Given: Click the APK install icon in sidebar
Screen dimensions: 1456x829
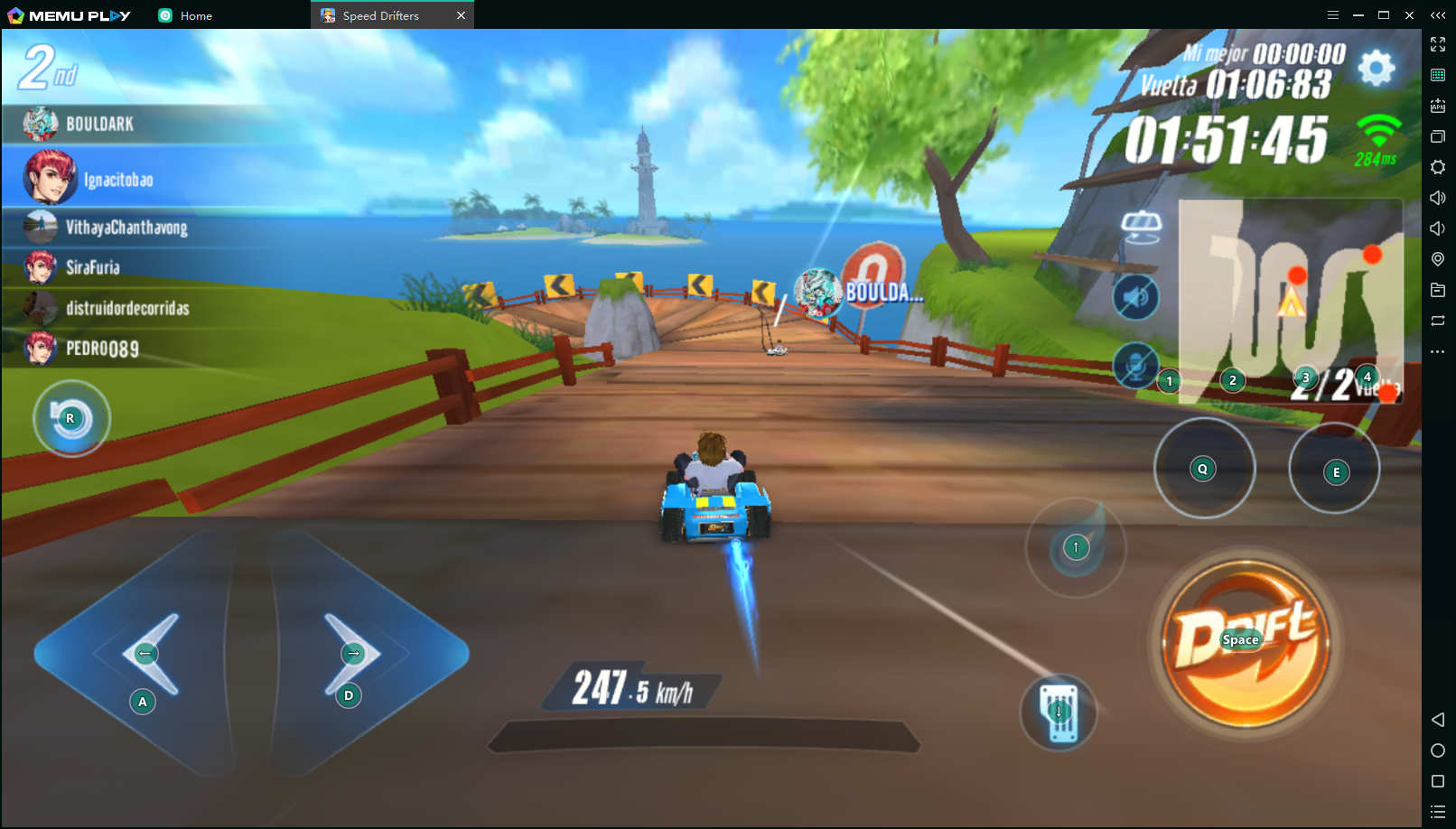Looking at the screenshot, I should click(1437, 106).
